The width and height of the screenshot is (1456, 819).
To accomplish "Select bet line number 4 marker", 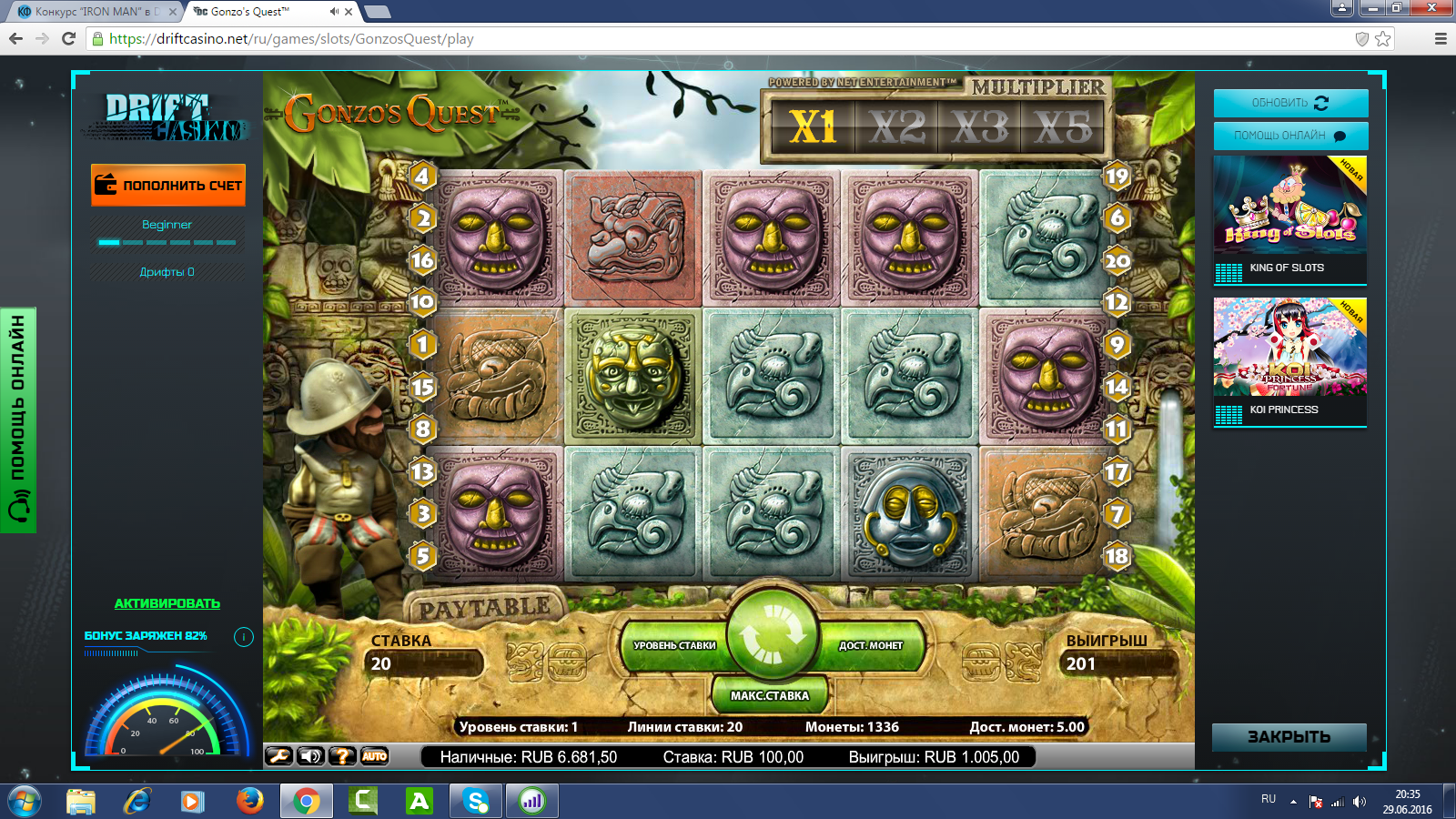I will pyautogui.click(x=422, y=176).
